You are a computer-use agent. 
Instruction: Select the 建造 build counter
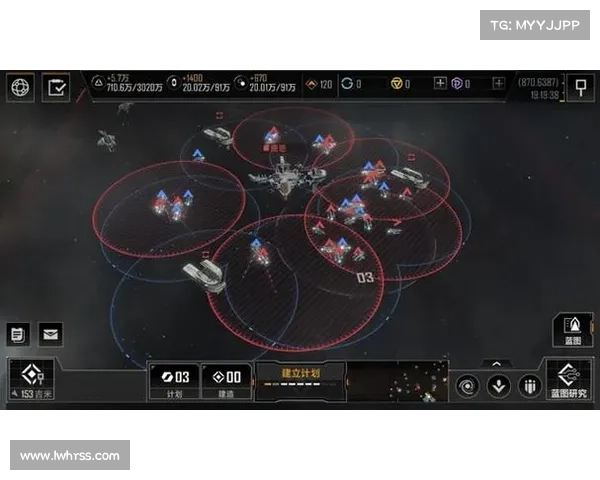(x=226, y=381)
